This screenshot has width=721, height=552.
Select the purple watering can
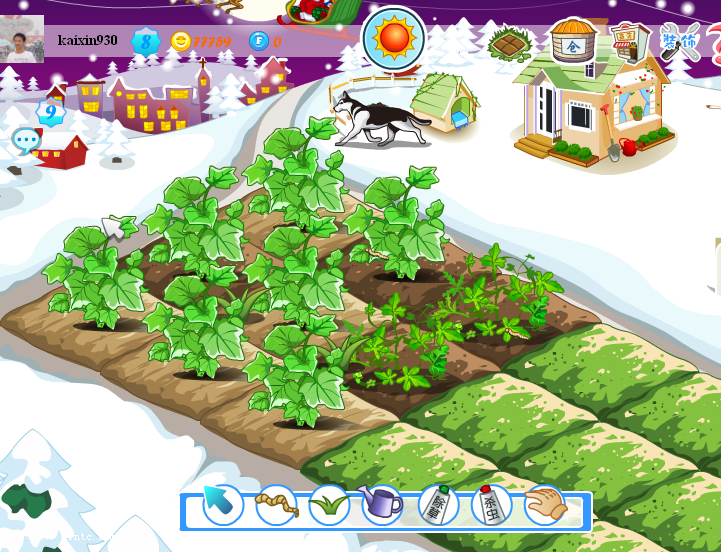(381, 503)
